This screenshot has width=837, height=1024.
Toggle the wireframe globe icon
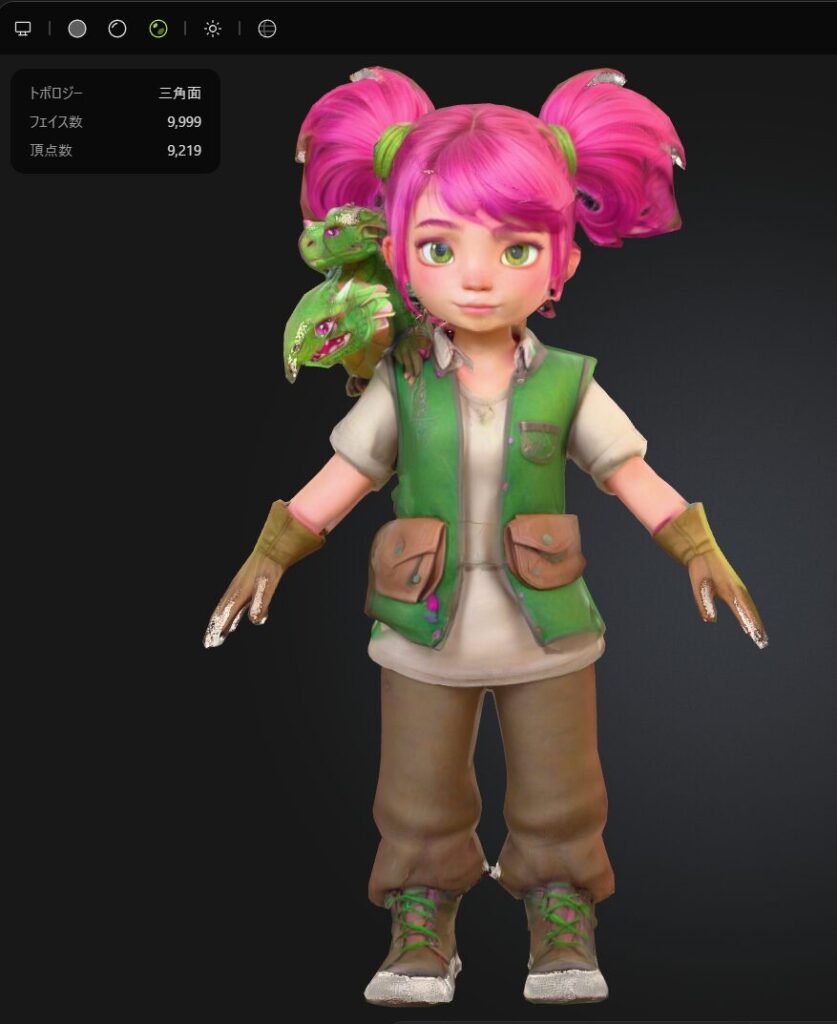pyautogui.click(x=266, y=29)
